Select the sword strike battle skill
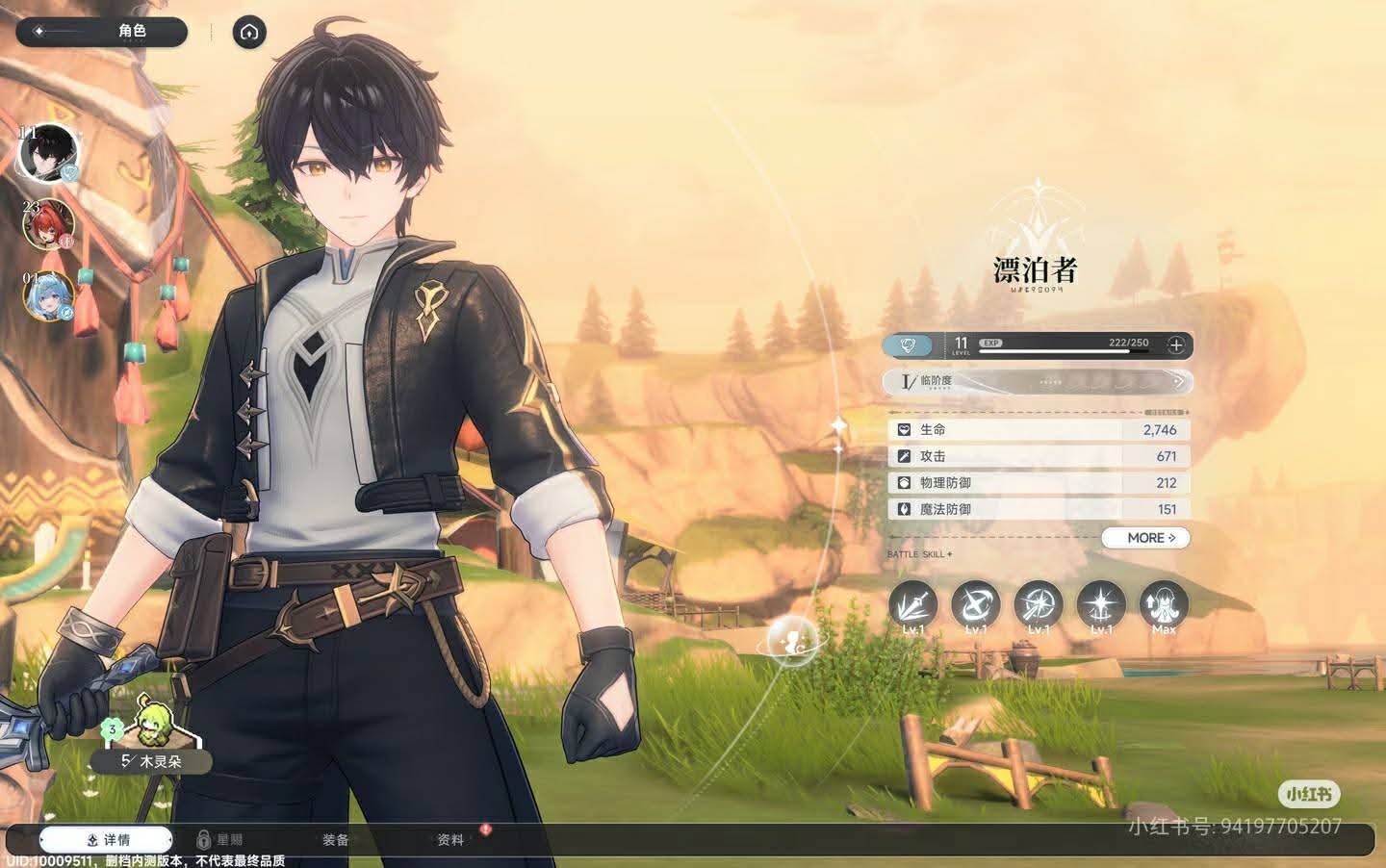This screenshot has height=868, width=1386. (912, 606)
